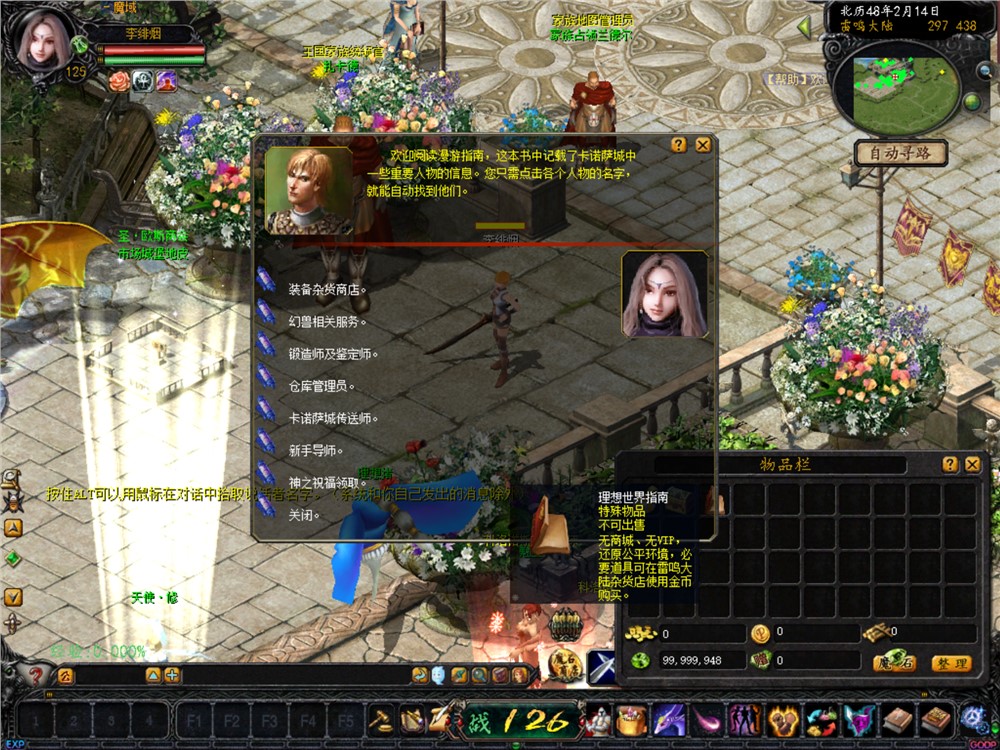This screenshot has height=750, width=1000.
Task: Open the purple dragon icon on hotbar
Action: pos(668,719)
